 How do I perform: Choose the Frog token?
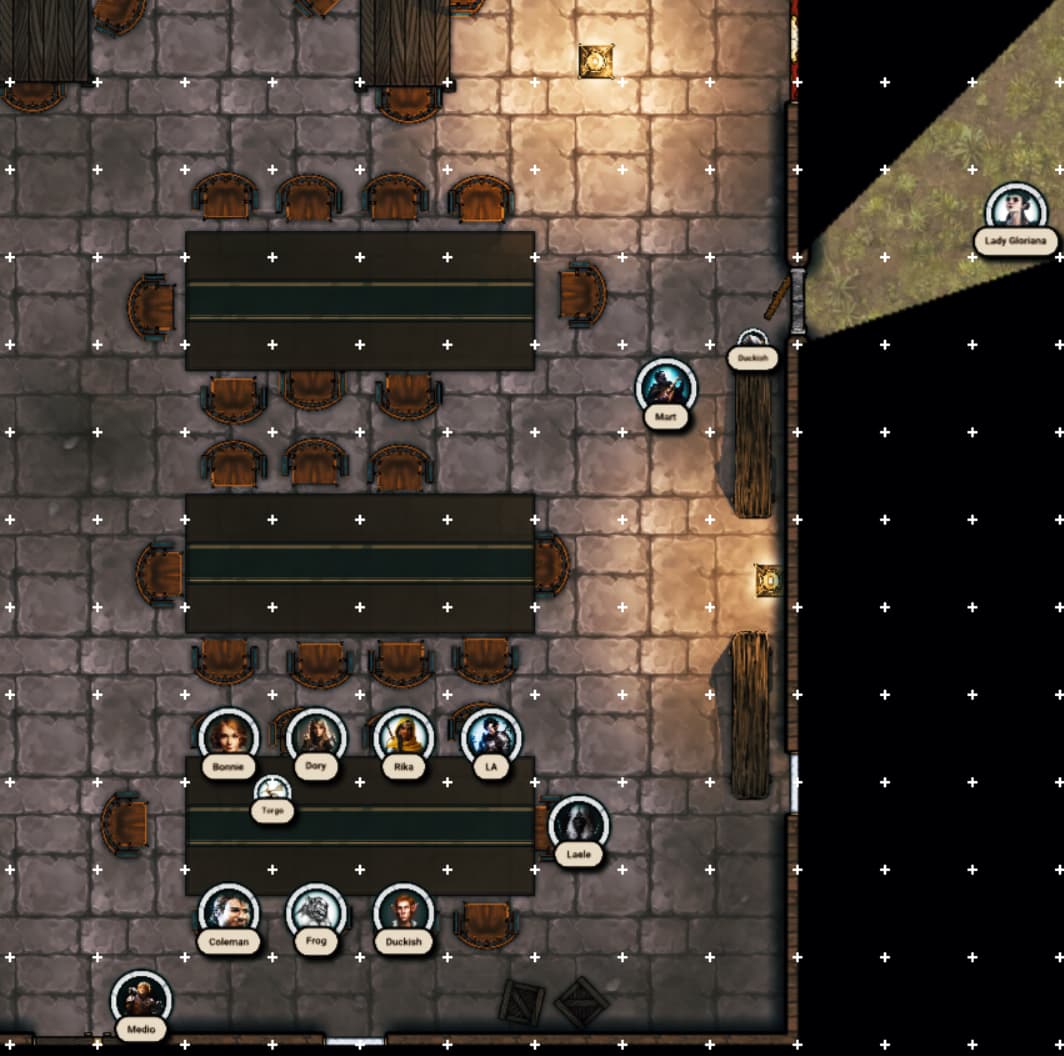point(316,912)
